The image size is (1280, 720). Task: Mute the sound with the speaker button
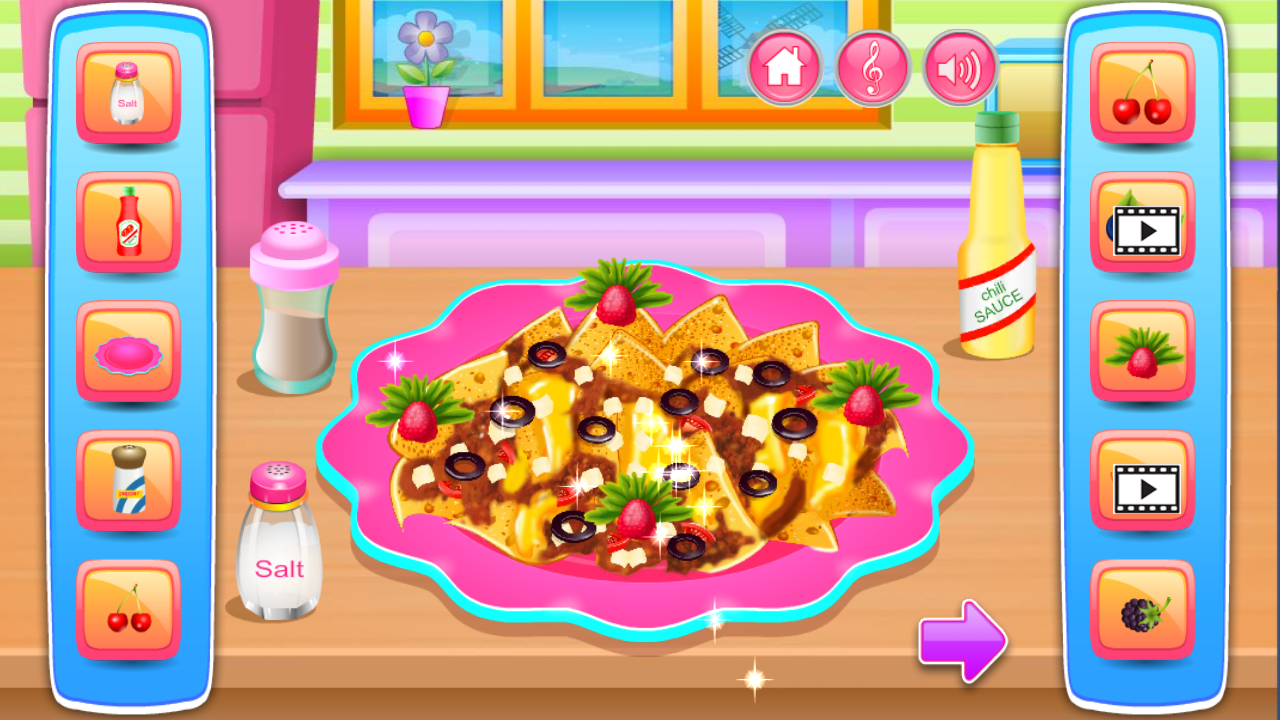point(957,68)
